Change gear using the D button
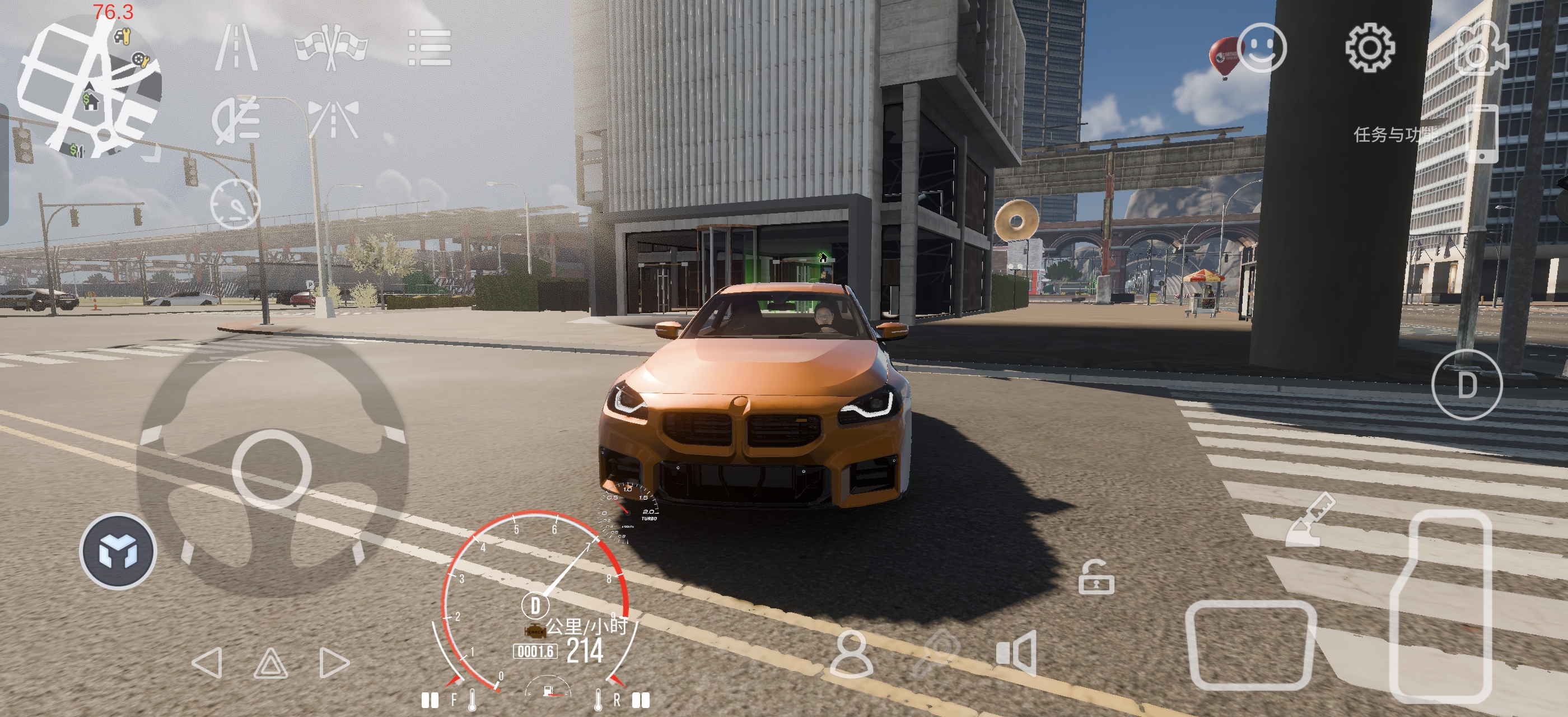The width and height of the screenshot is (1568, 717). click(x=1466, y=385)
